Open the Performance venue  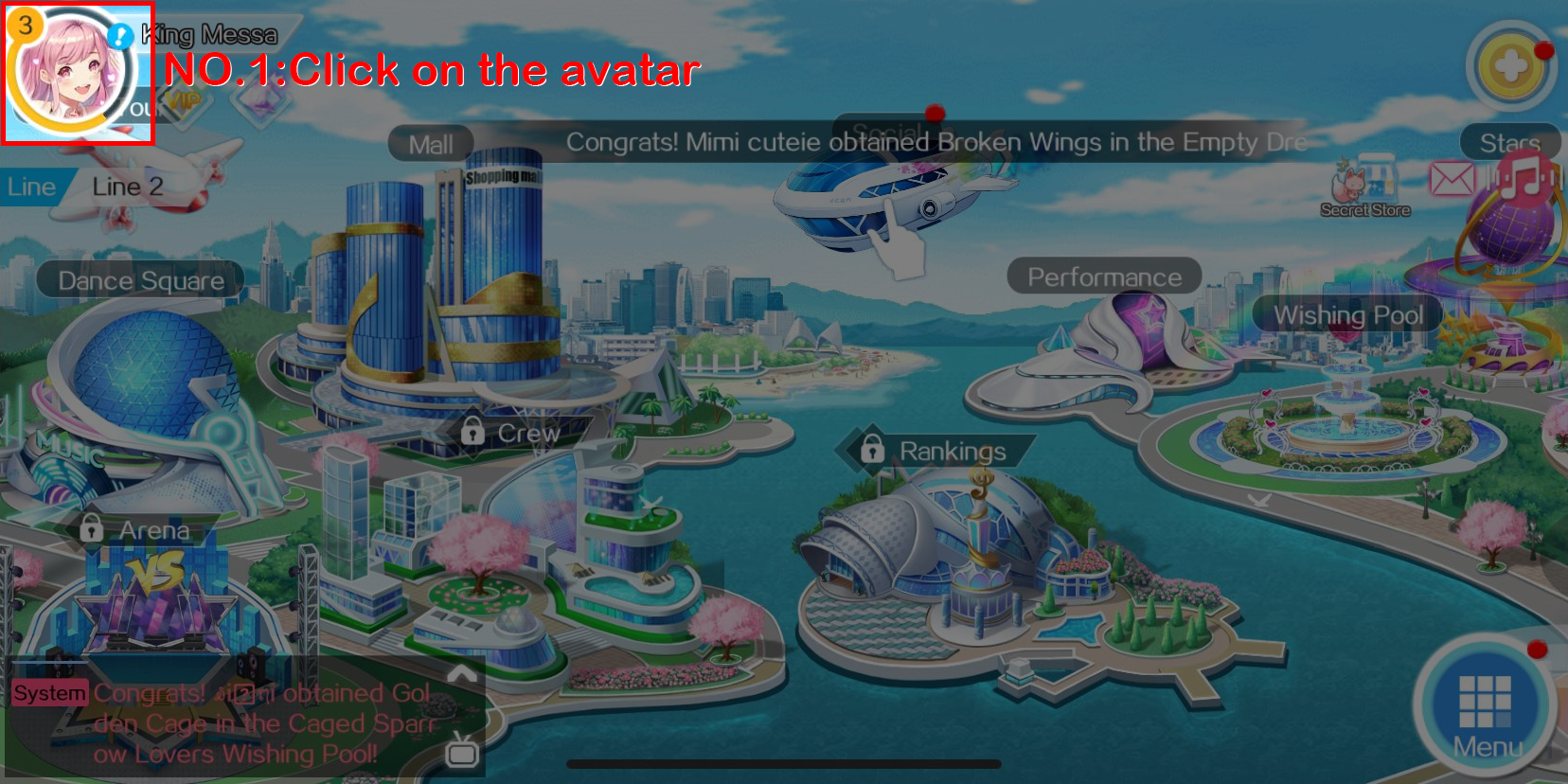(x=1104, y=276)
